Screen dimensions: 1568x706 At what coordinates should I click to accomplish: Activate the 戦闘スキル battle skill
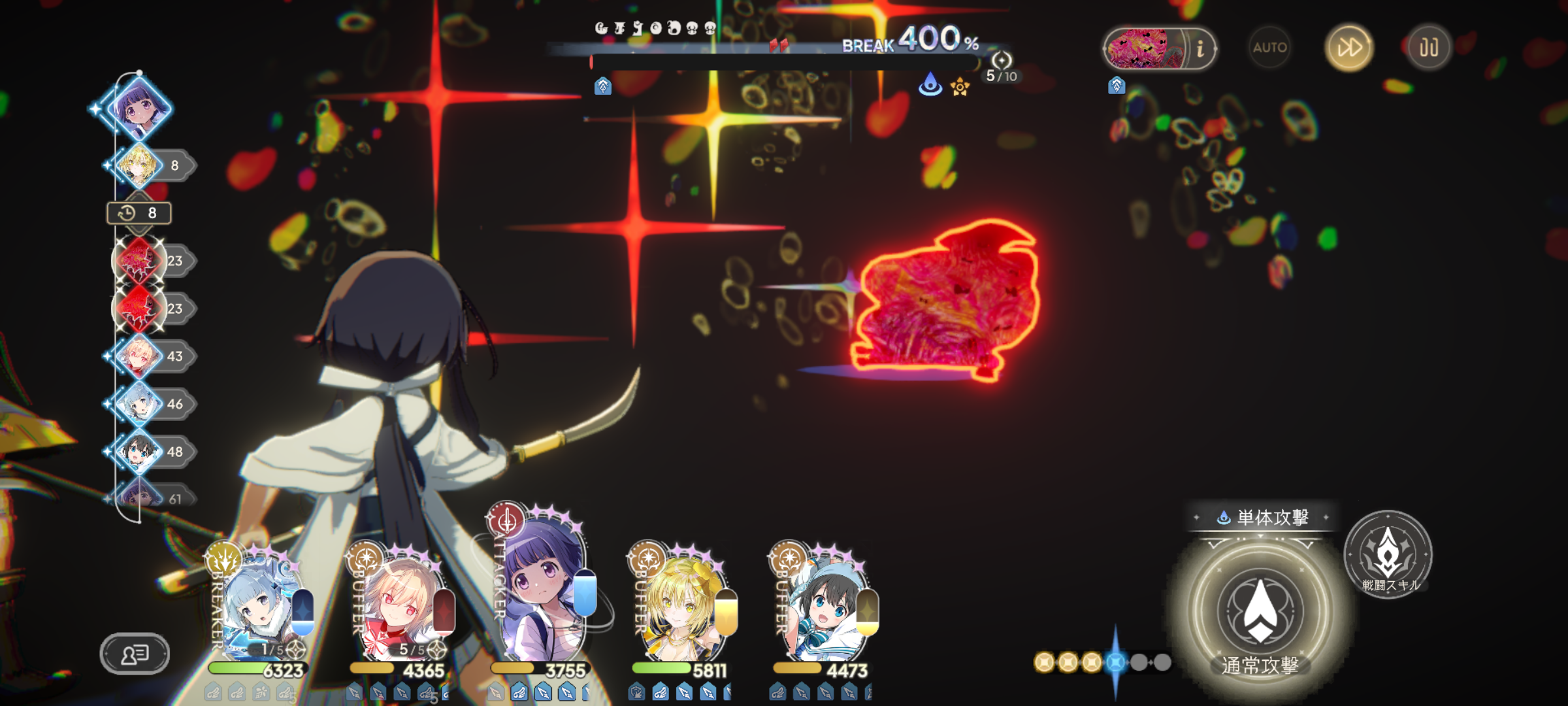[x=1388, y=554]
